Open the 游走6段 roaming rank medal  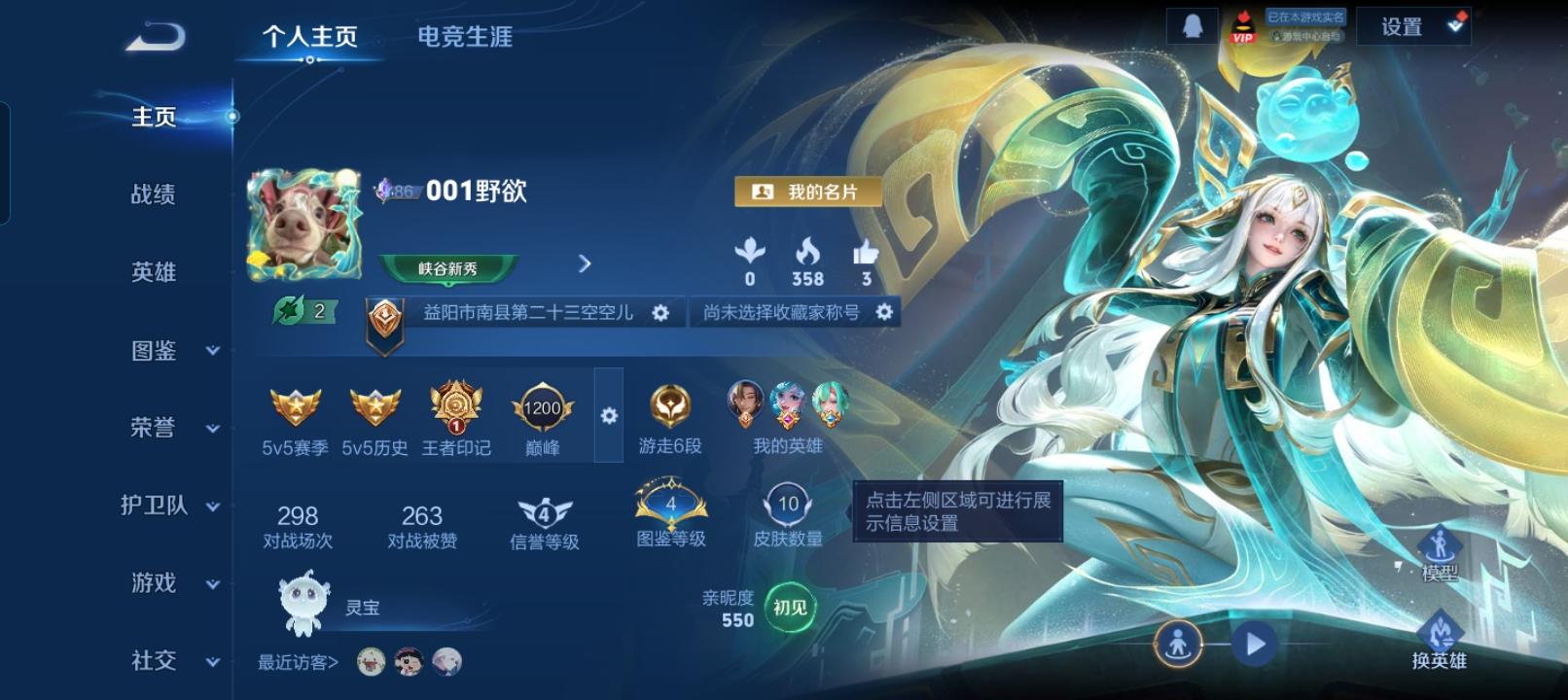pos(668,408)
